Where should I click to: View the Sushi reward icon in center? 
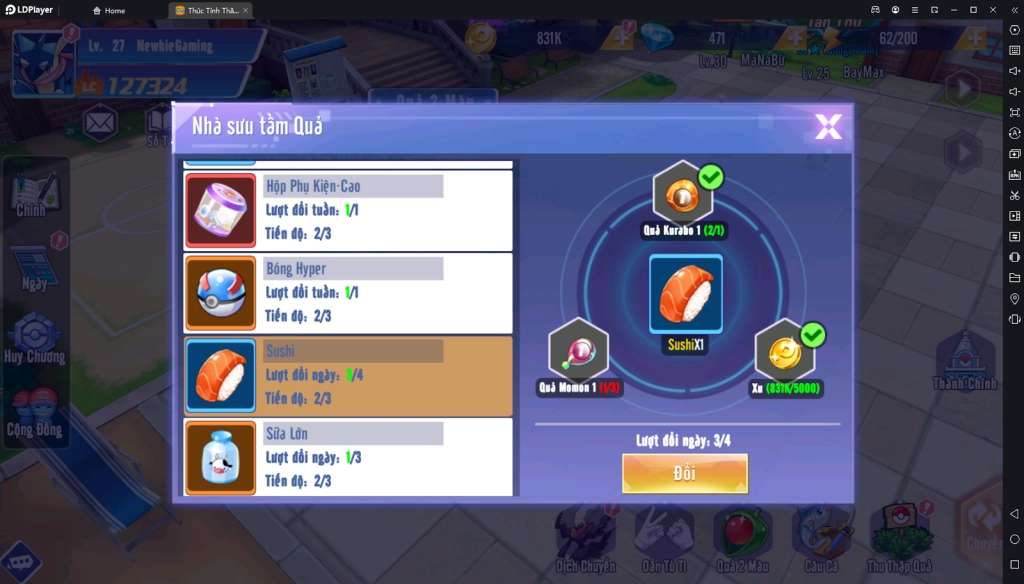coord(686,294)
